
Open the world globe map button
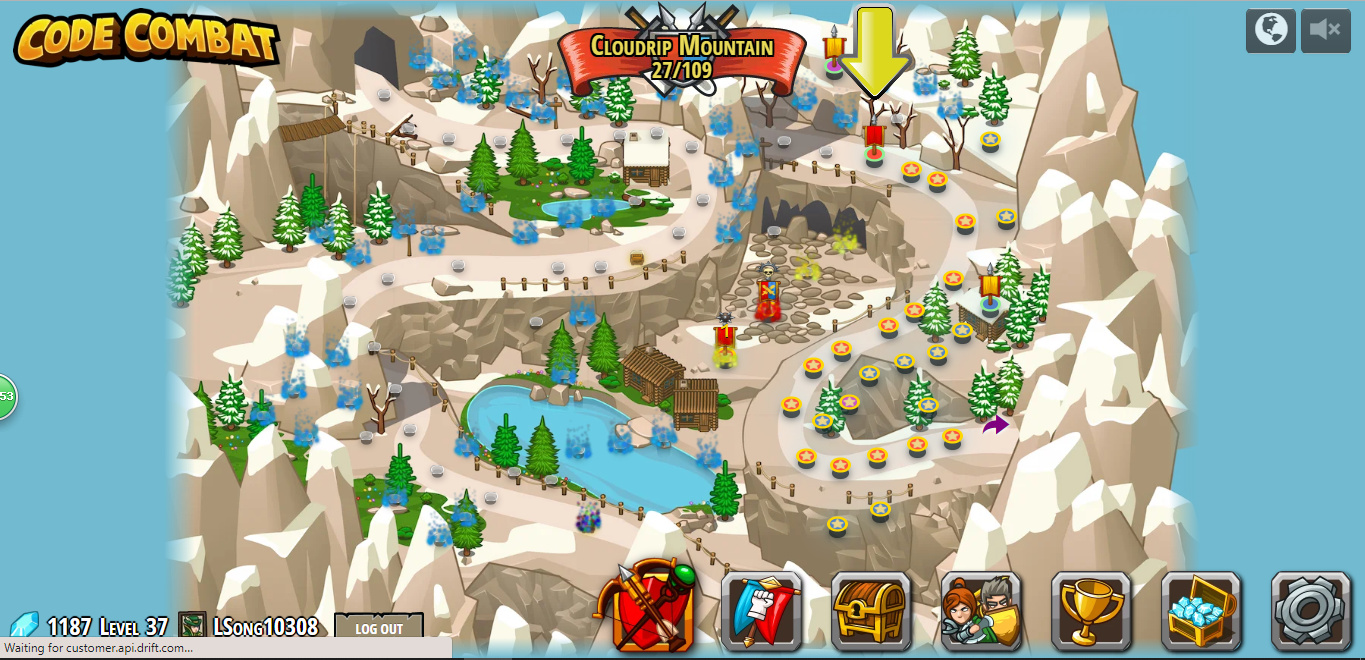tap(1270, 30)
